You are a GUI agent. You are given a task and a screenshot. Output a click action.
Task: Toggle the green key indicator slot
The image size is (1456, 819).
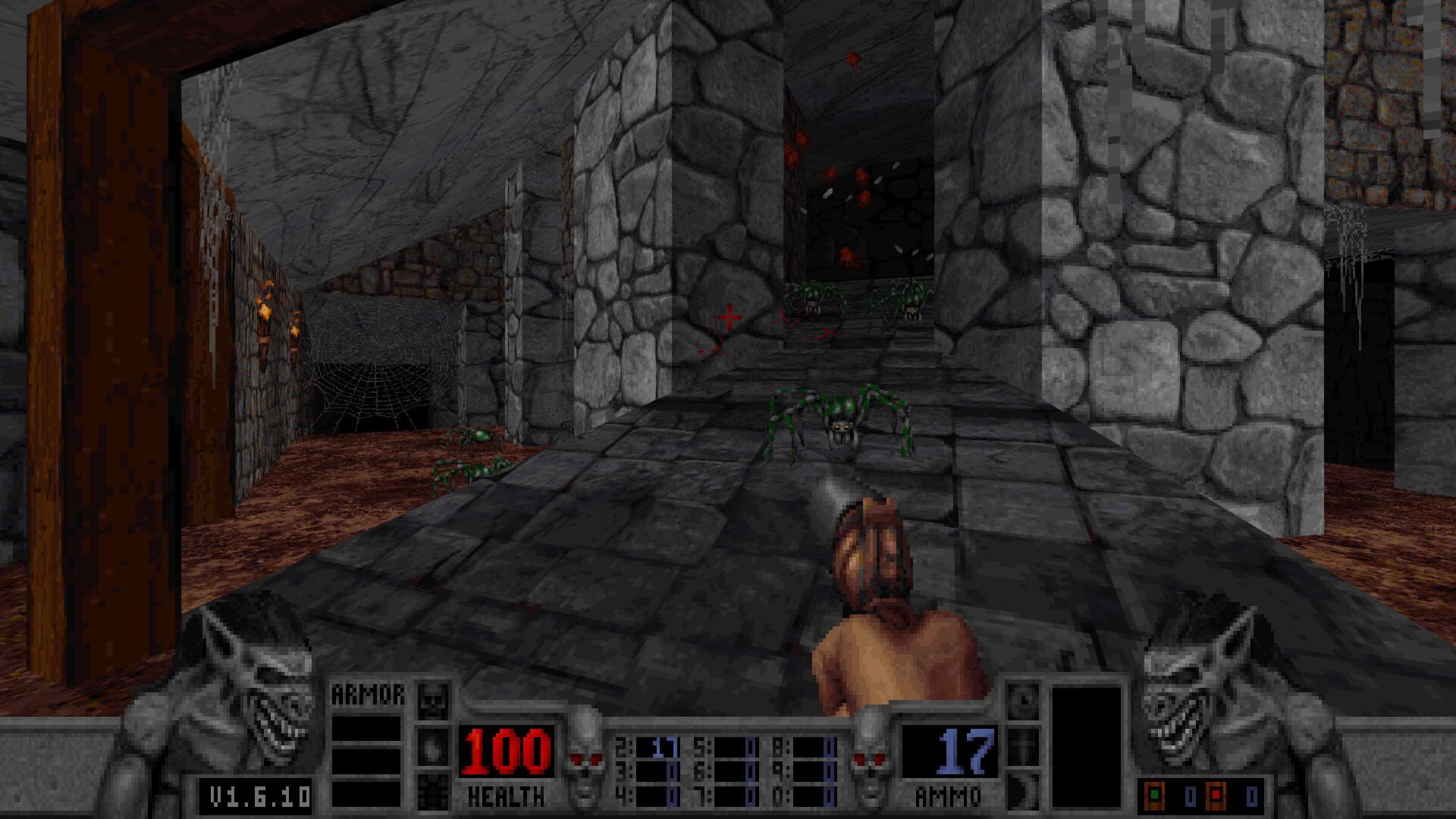point(1154,795)
